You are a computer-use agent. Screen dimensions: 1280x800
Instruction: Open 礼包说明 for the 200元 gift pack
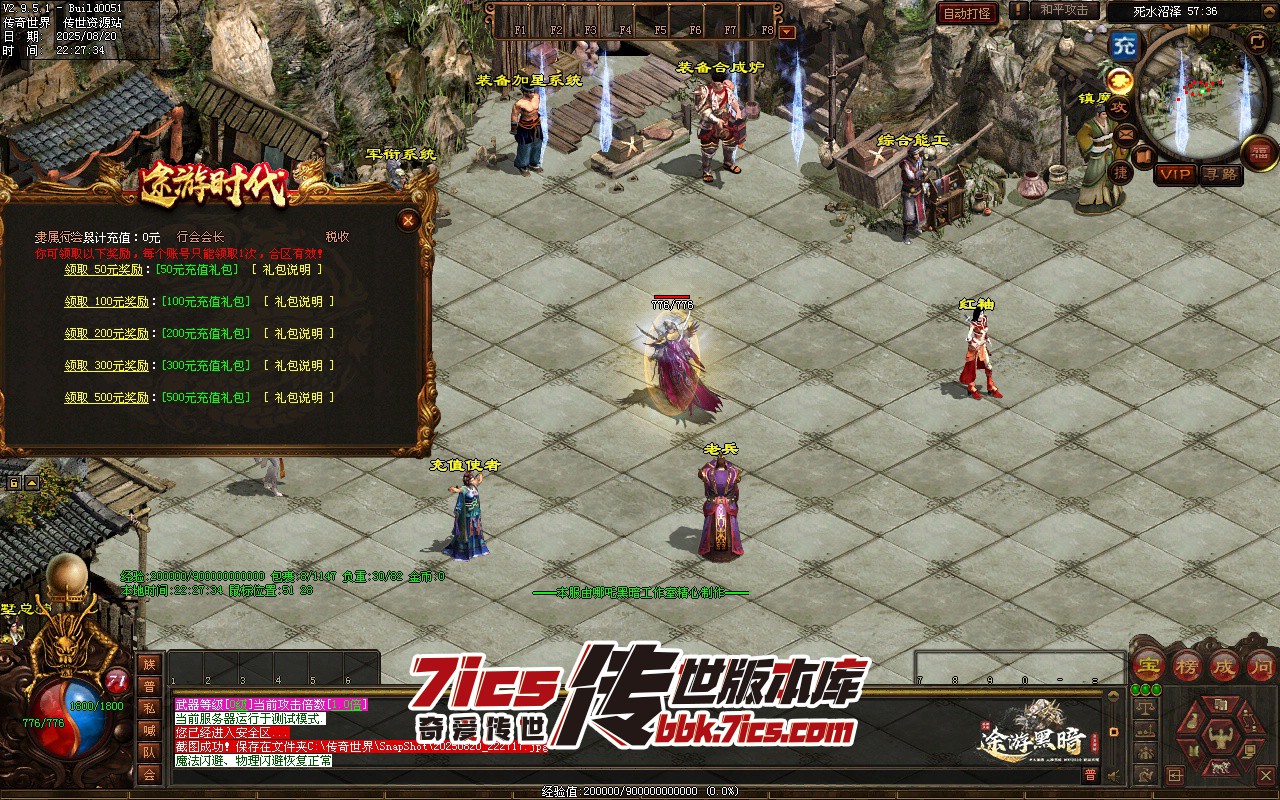299,334
